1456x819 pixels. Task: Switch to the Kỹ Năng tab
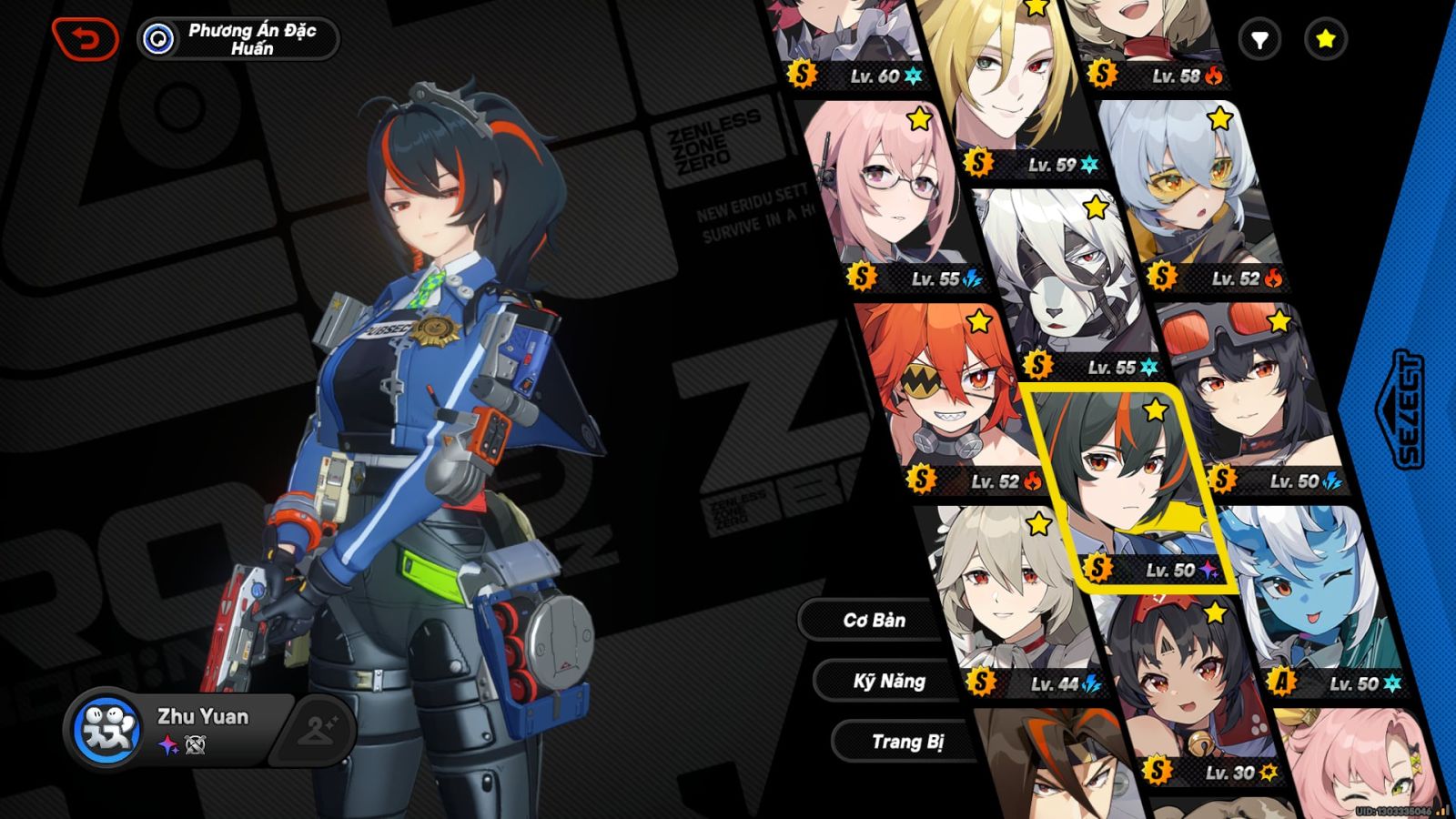[x=888, y=682]
